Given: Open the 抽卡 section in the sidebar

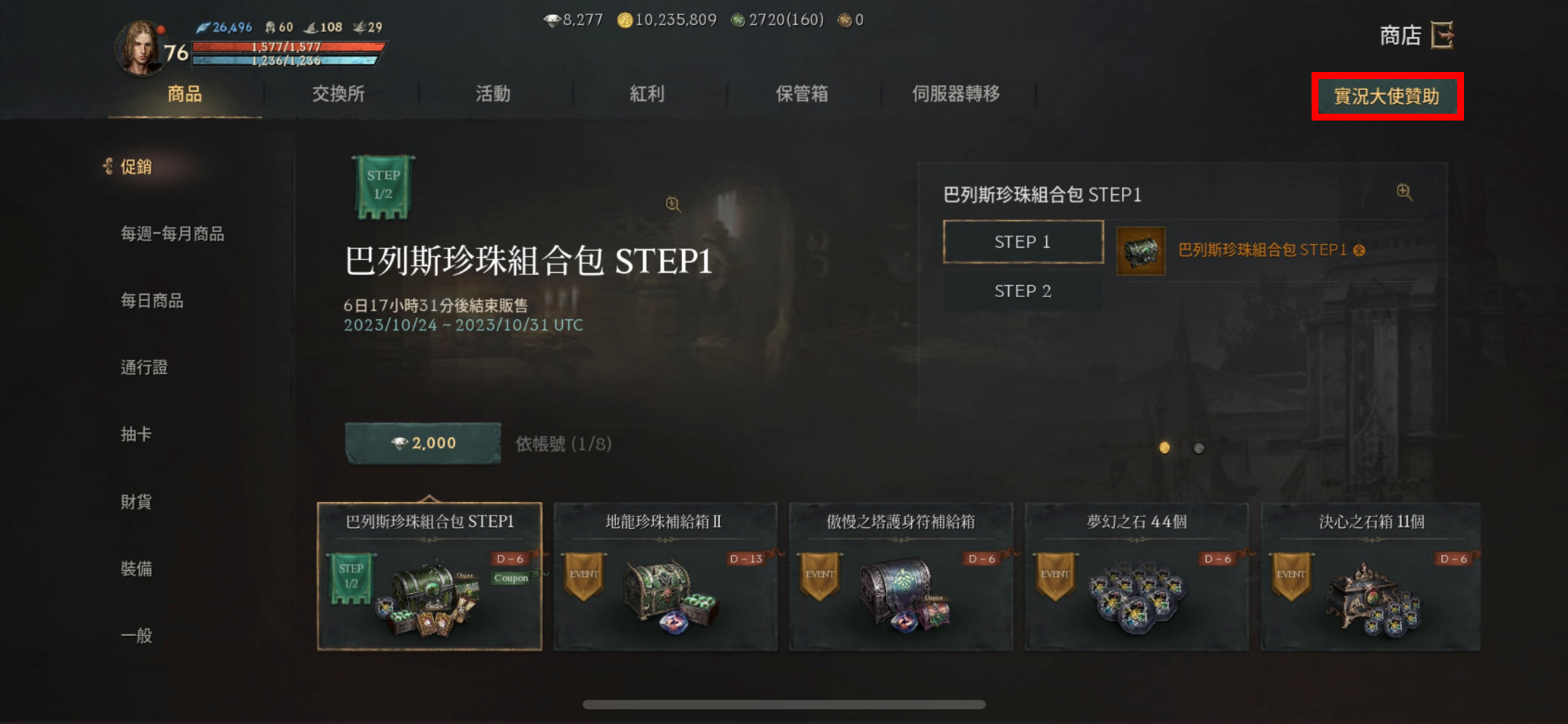Looking at the screenshot, I should coord(135,434).
